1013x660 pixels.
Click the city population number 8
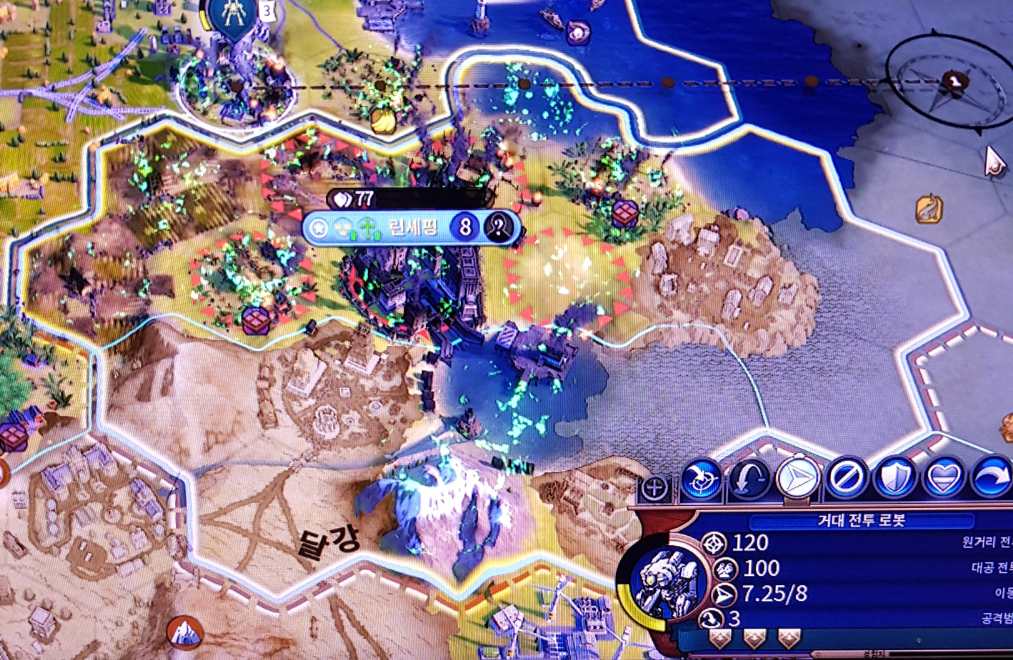[465, 228]
